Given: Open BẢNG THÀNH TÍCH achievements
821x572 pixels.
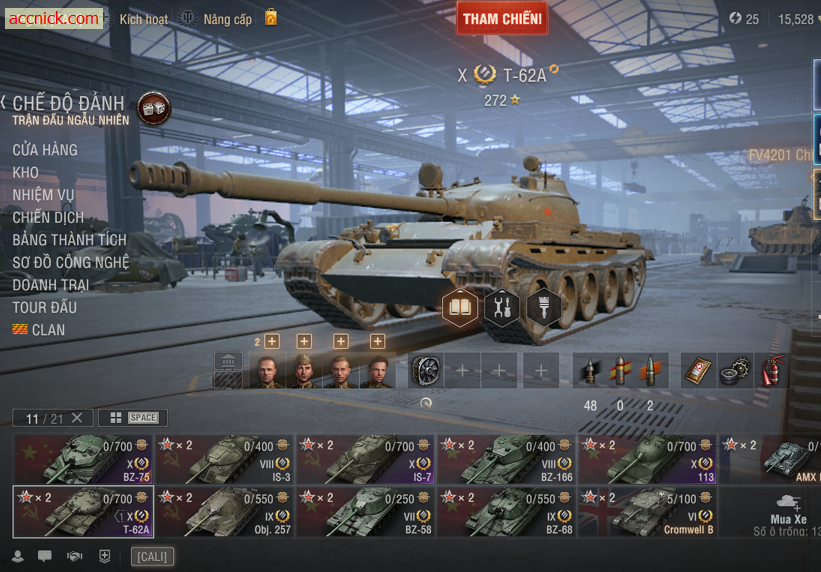Looking at the screenshot, I should coord(70,240).
